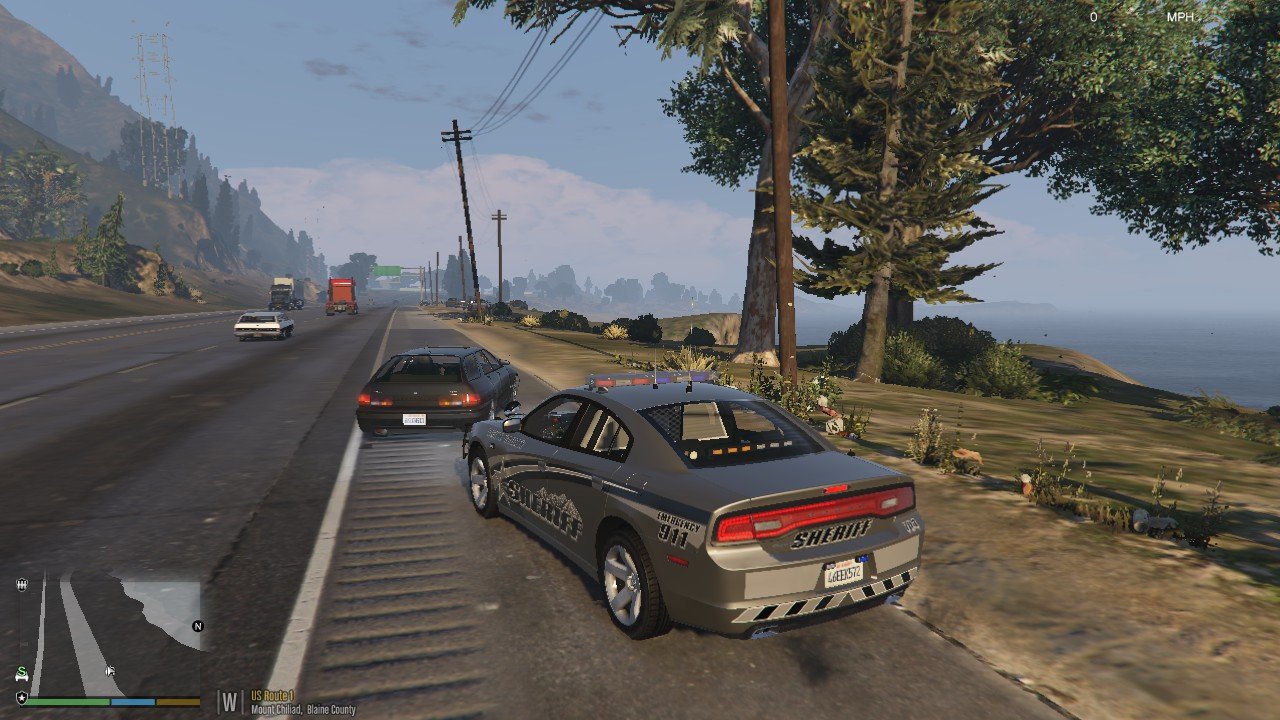Click the police star shield blip
The image size is (1280, 720).
click(21, 696)
